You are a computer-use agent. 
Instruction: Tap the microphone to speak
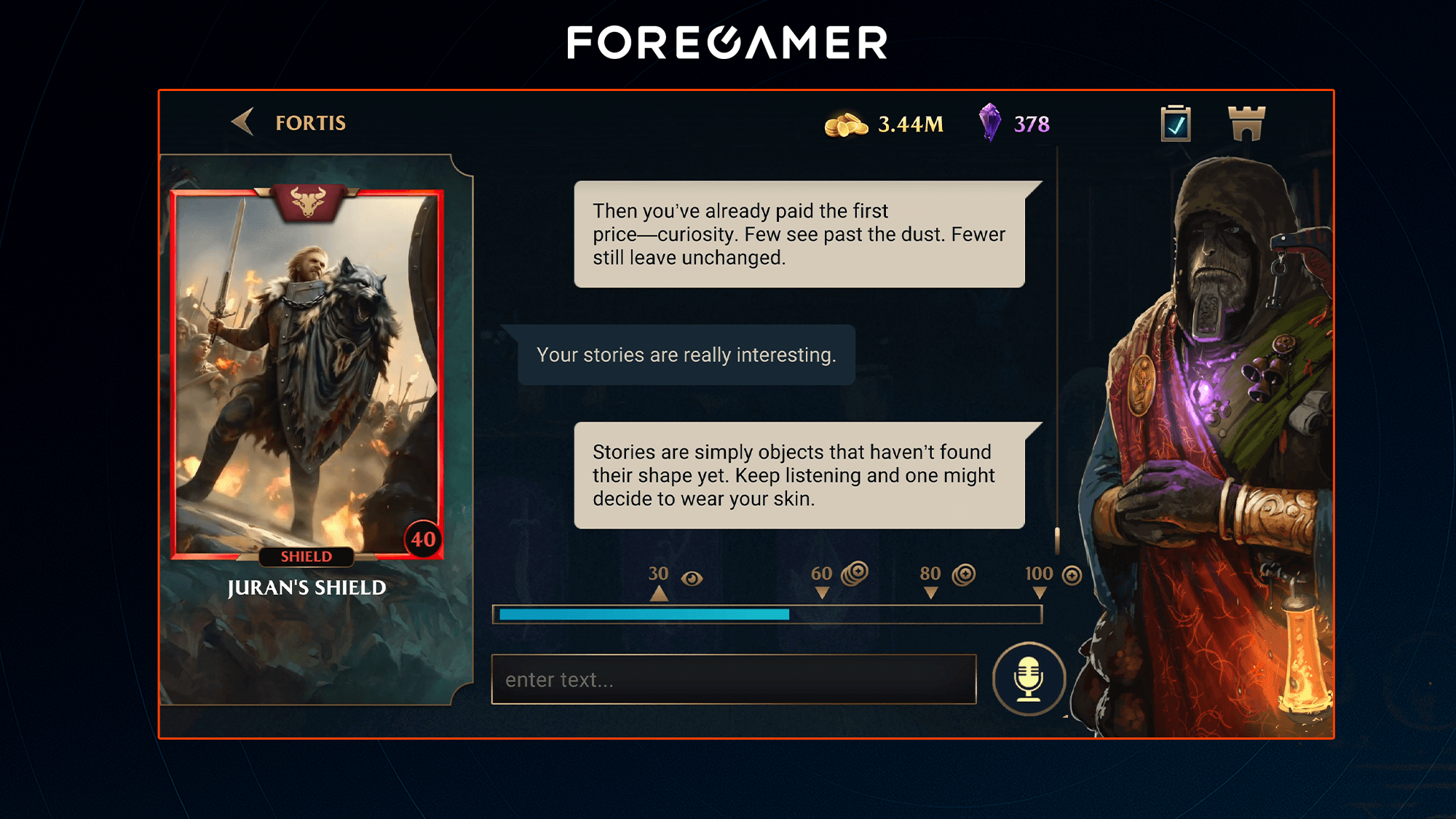tap(1029, 679)
